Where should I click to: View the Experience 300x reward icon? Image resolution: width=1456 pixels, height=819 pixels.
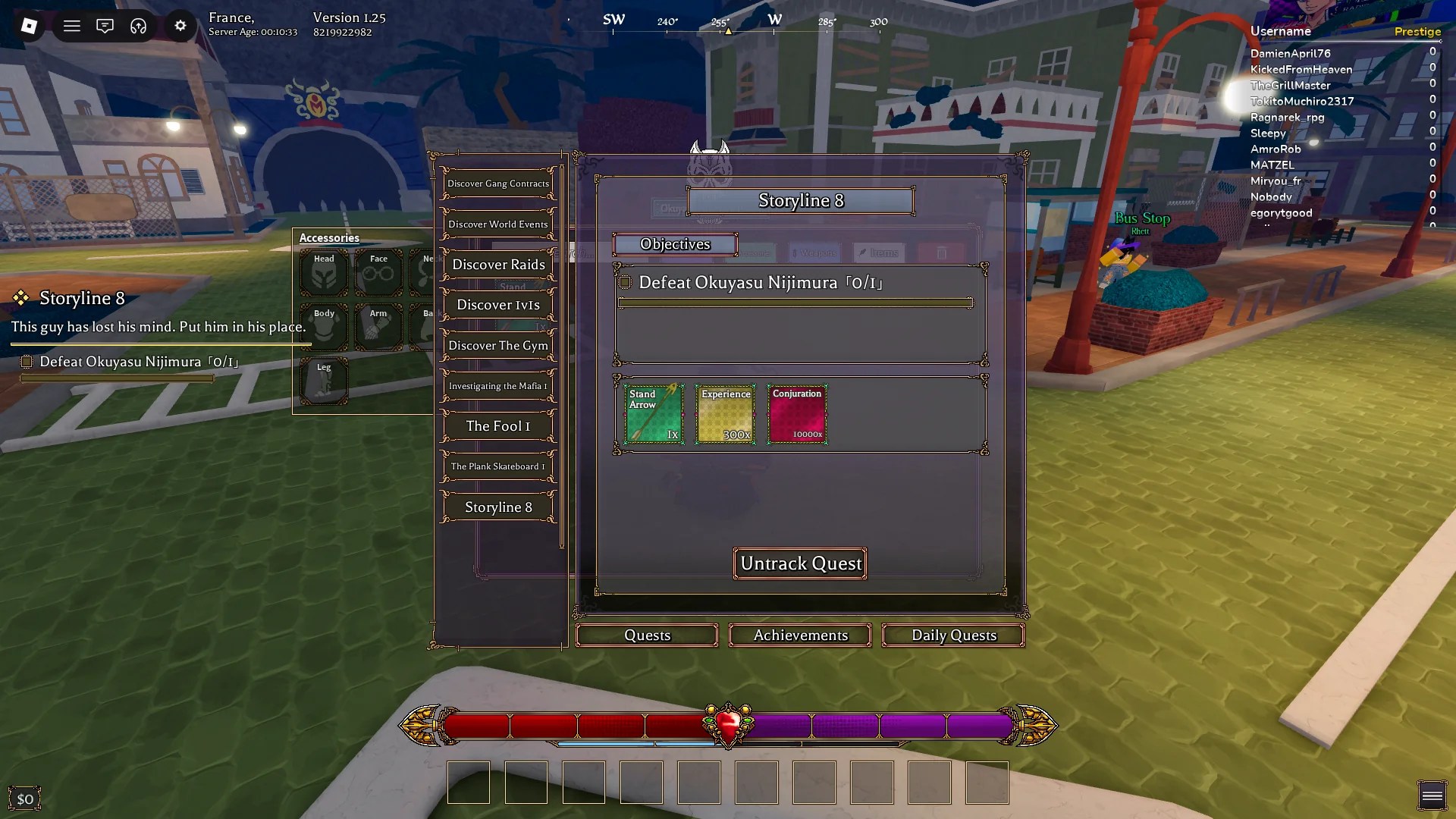click(725, 414)
